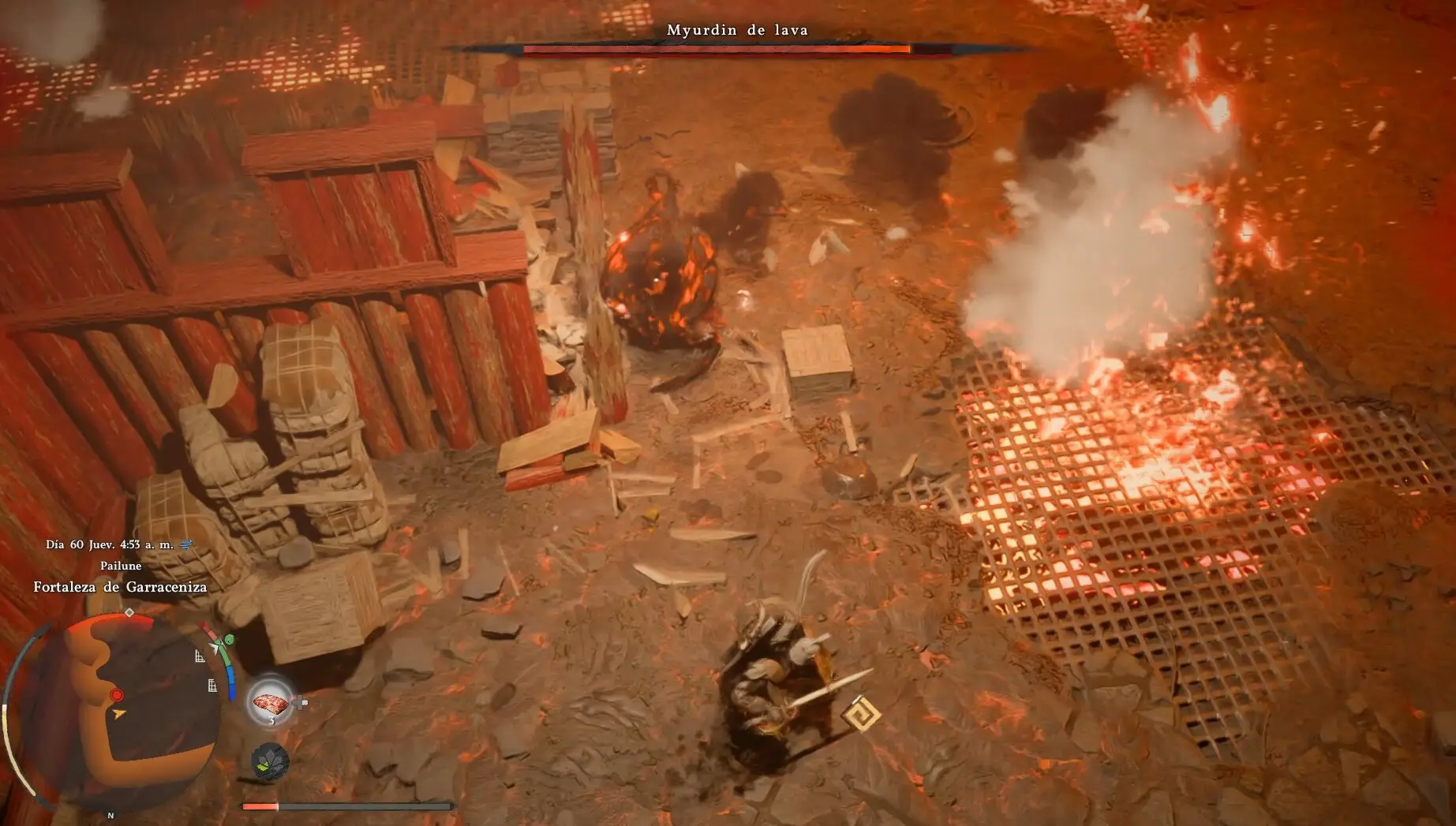
Task: Click the green dot on the minimap edge
Action: [x=229, y=639]
